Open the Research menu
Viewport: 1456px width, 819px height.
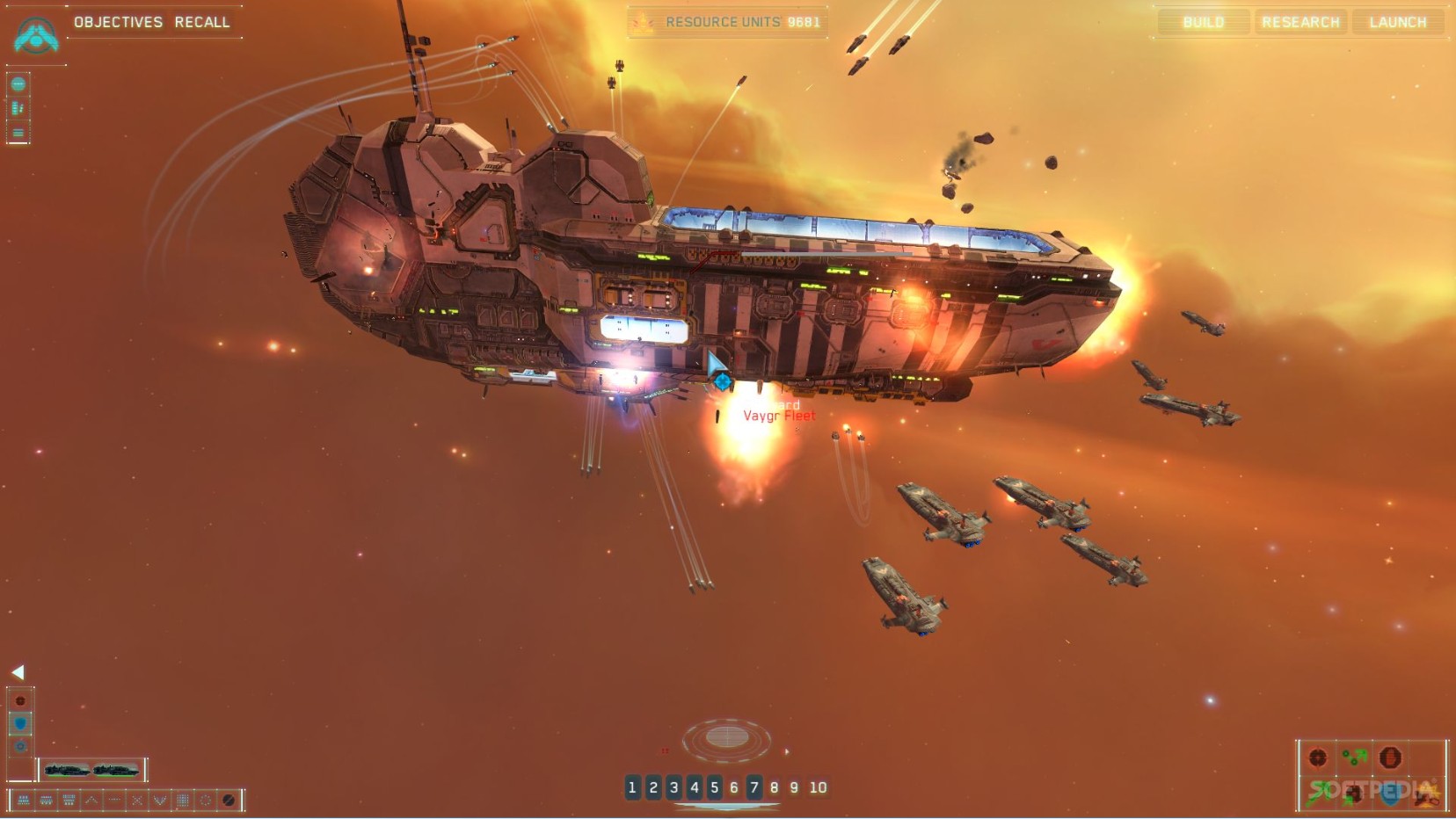point(1300,22)
